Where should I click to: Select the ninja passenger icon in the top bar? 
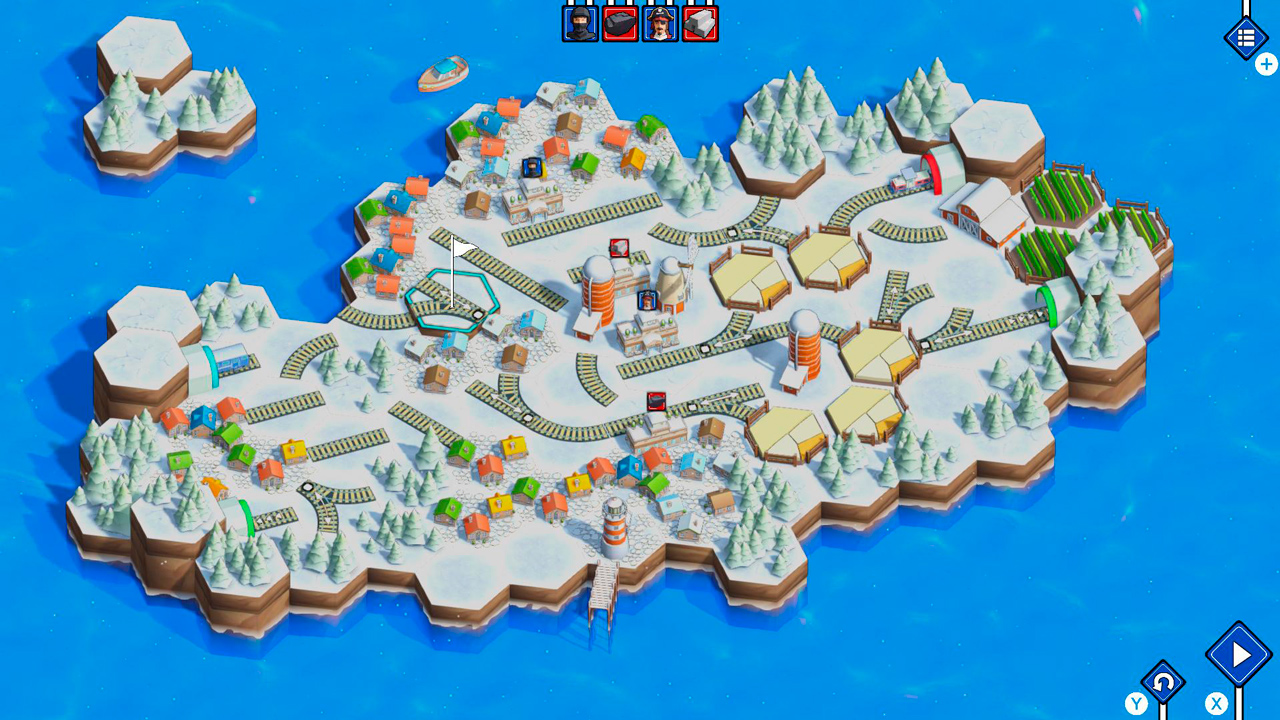580,23
